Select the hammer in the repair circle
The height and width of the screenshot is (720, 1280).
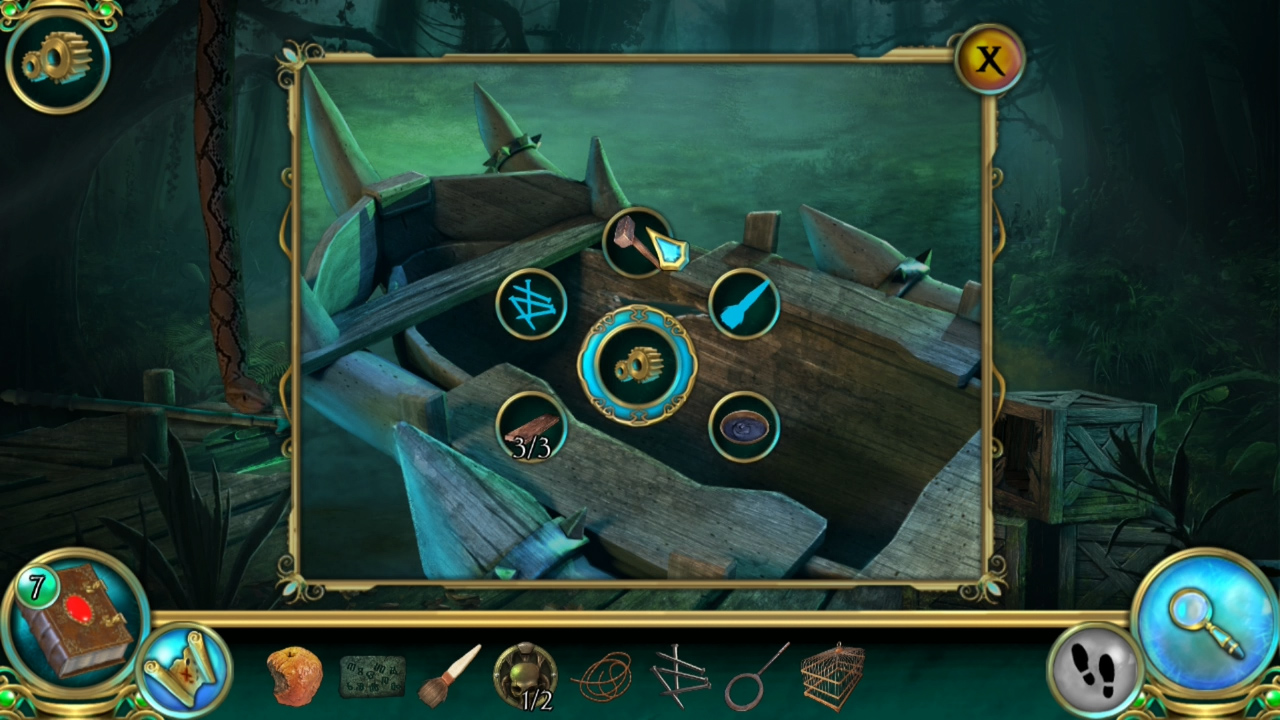coord(639,241)
